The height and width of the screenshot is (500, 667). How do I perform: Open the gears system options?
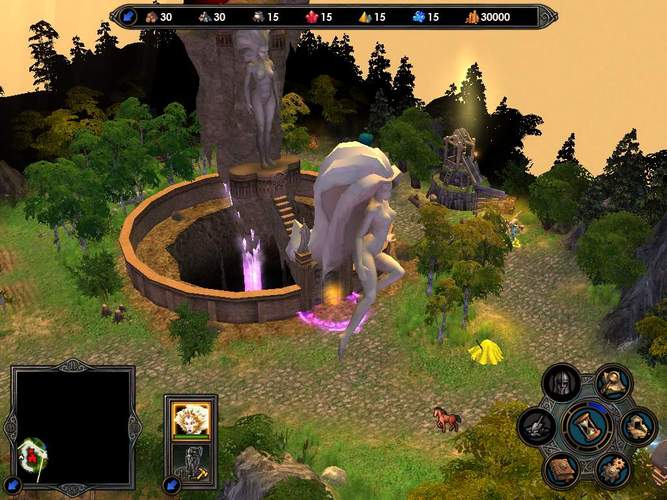612,469
